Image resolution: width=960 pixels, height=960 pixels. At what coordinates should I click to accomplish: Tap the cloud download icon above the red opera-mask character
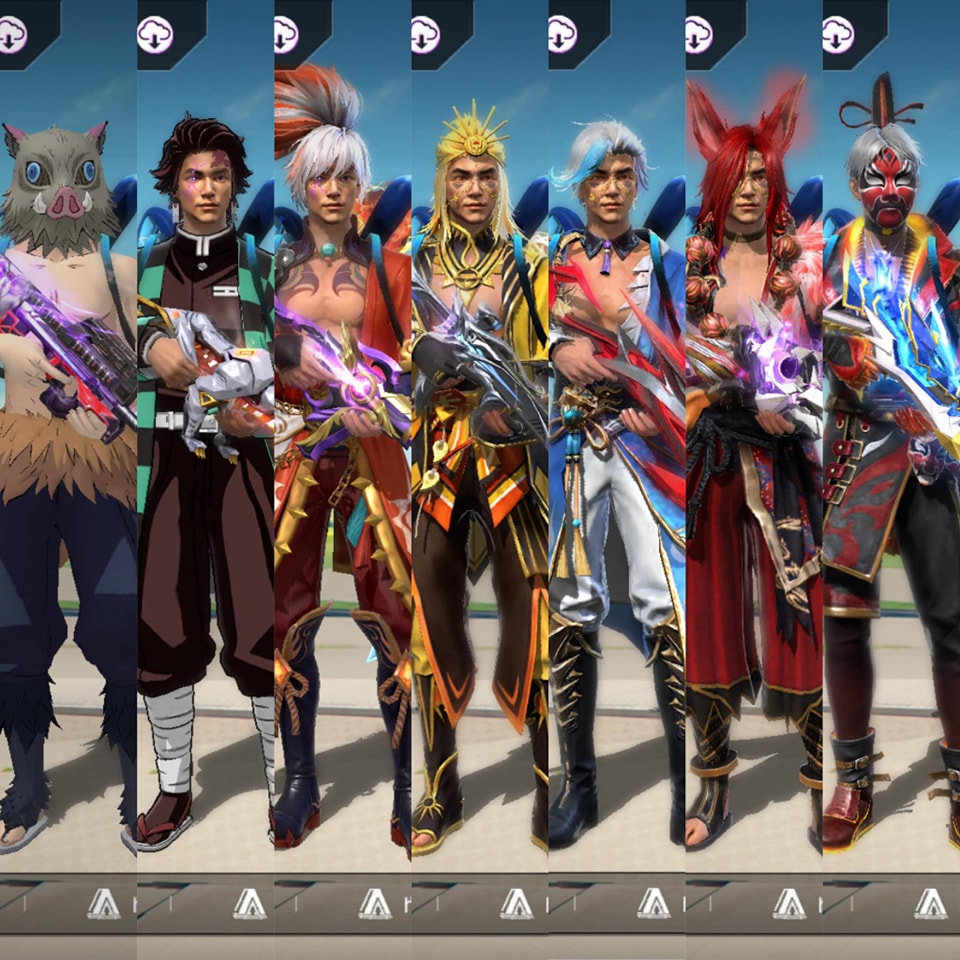[837, 35]
